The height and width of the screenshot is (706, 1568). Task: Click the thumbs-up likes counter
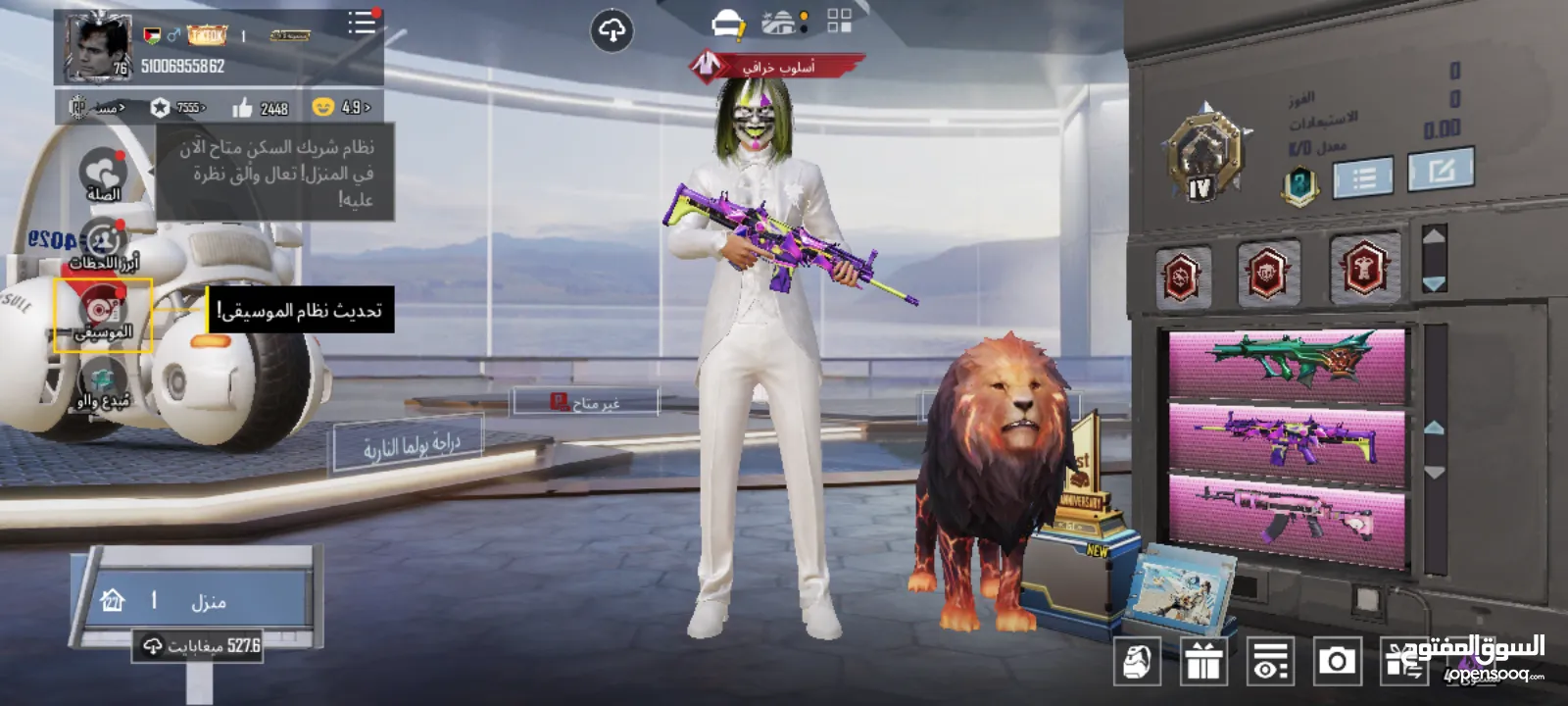point(261,108)
